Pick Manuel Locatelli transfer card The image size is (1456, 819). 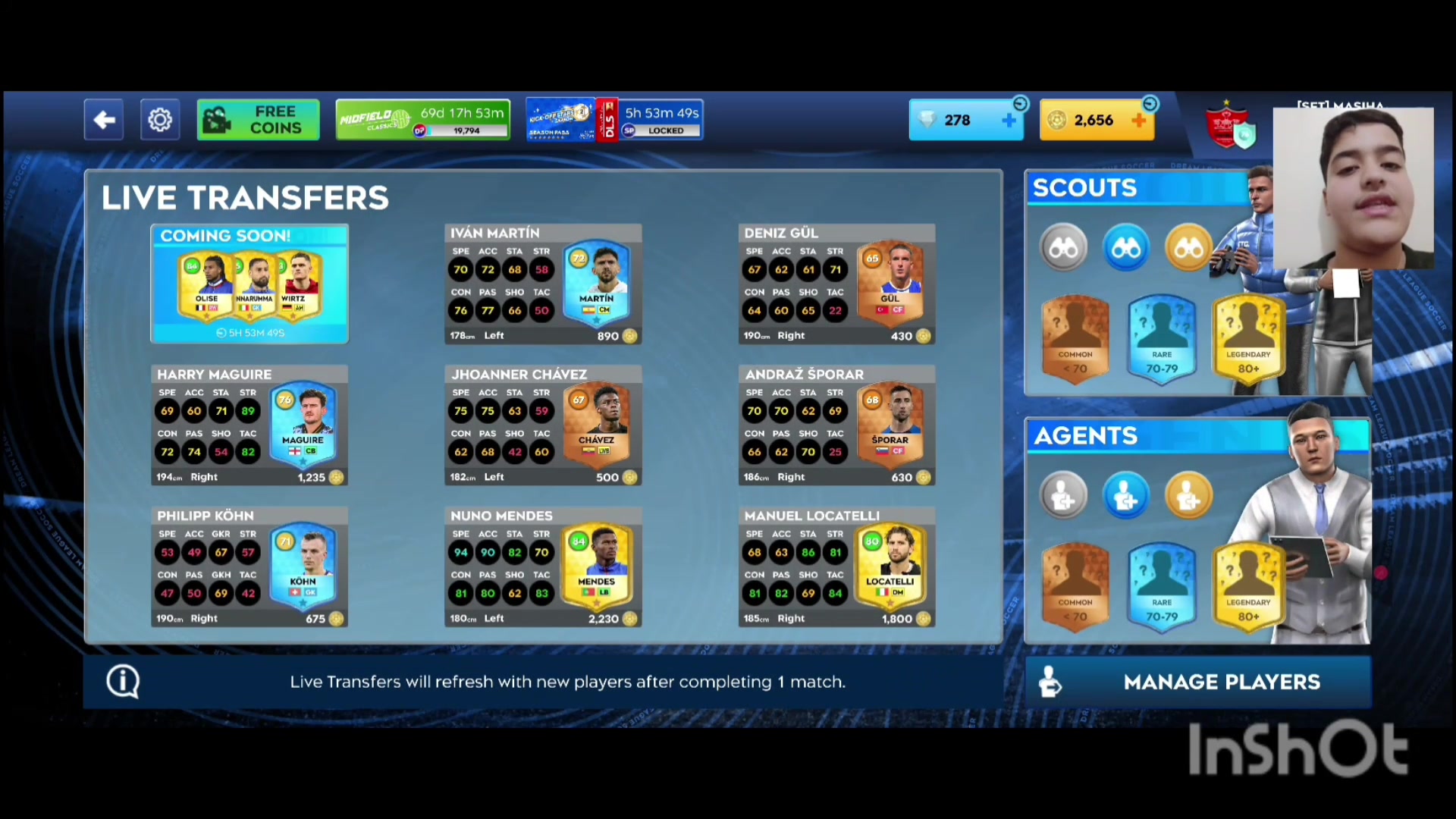[836, 567]
